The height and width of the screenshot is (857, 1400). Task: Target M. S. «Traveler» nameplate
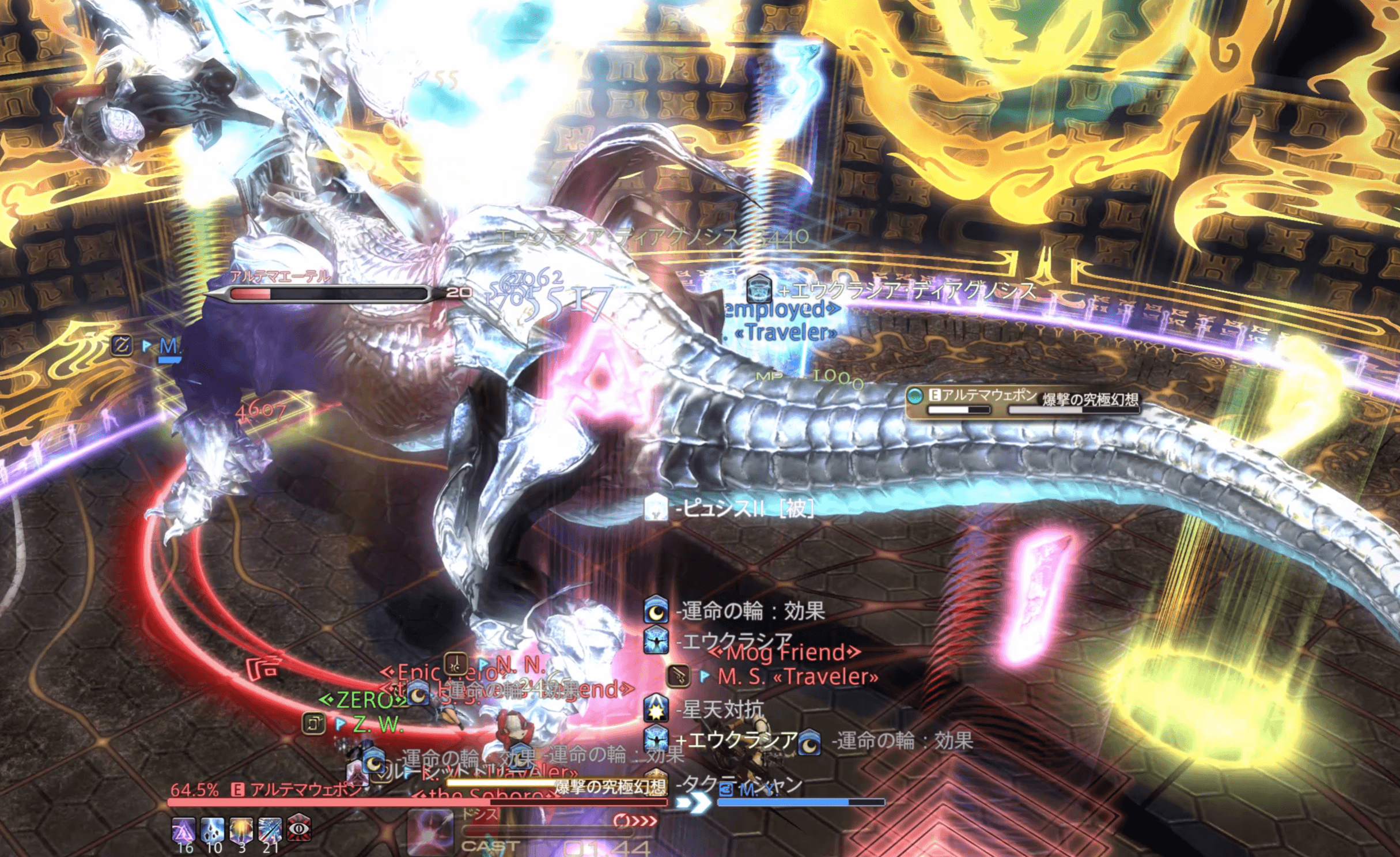(797, 677)
